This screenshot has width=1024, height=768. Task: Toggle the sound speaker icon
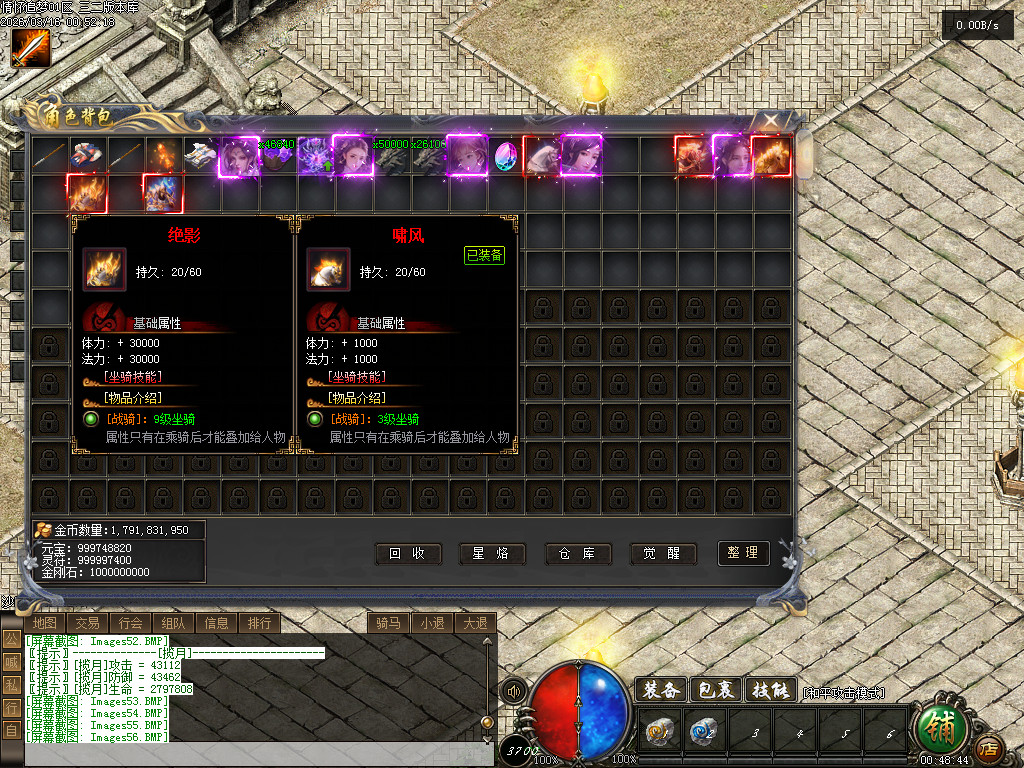(515, 691)
